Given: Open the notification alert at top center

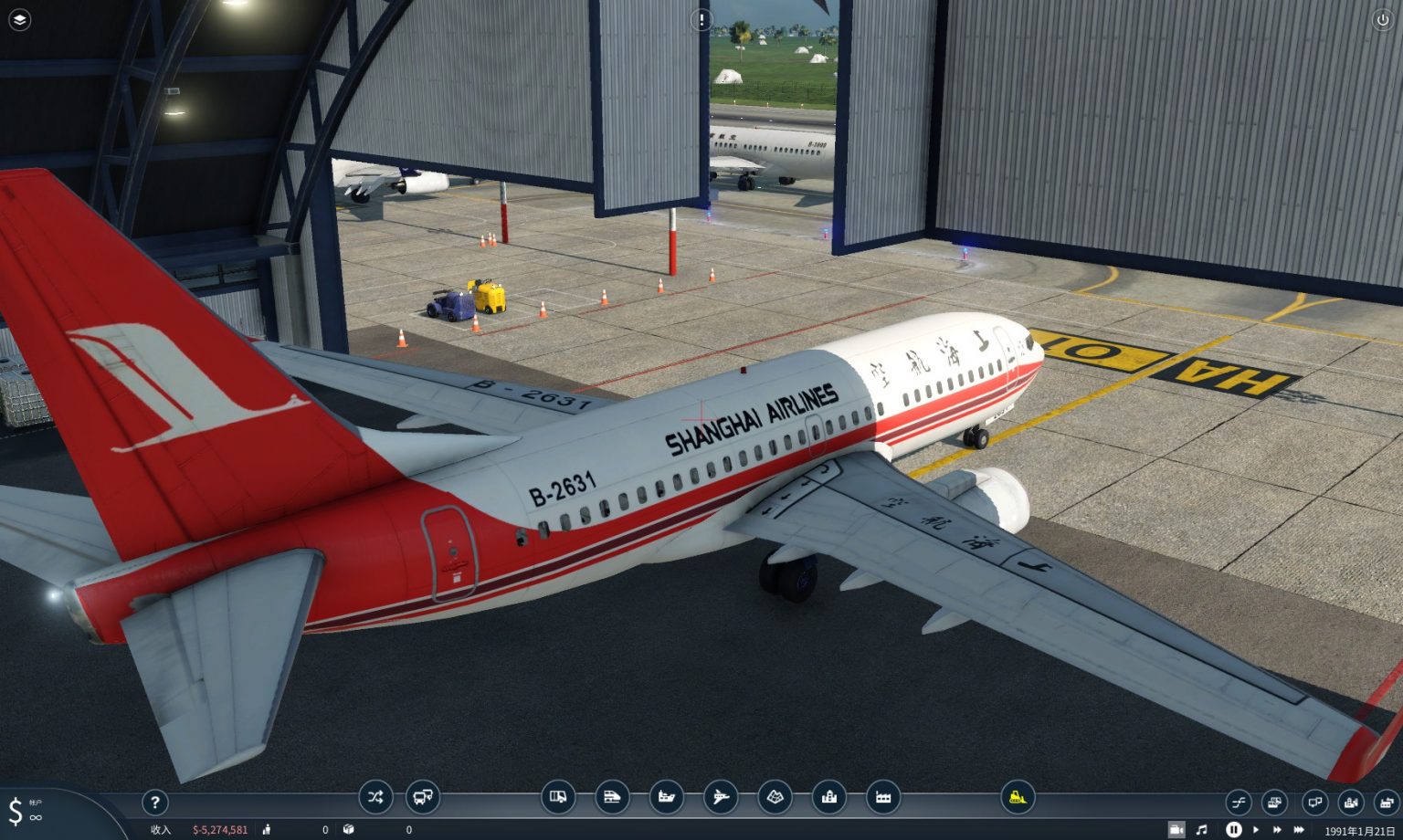Looking at the screenshot, I should (x=703, y=18).
